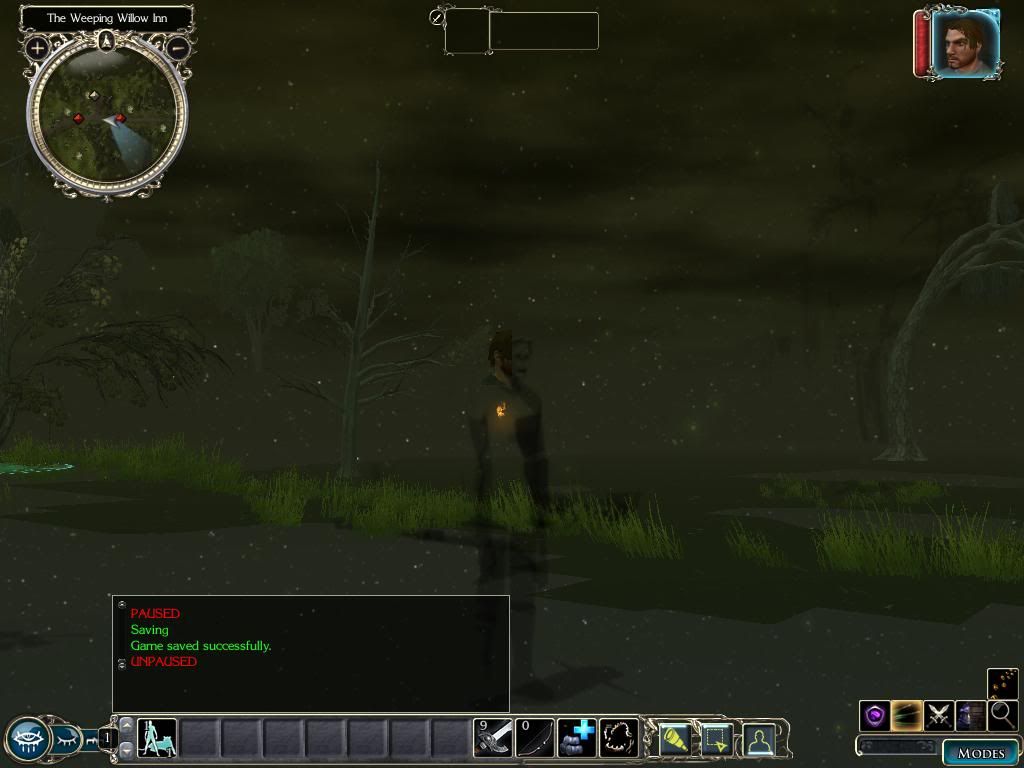Activate the blue cross healing kit slot
Screen dimensions: 1024x768
pos(577,738)
